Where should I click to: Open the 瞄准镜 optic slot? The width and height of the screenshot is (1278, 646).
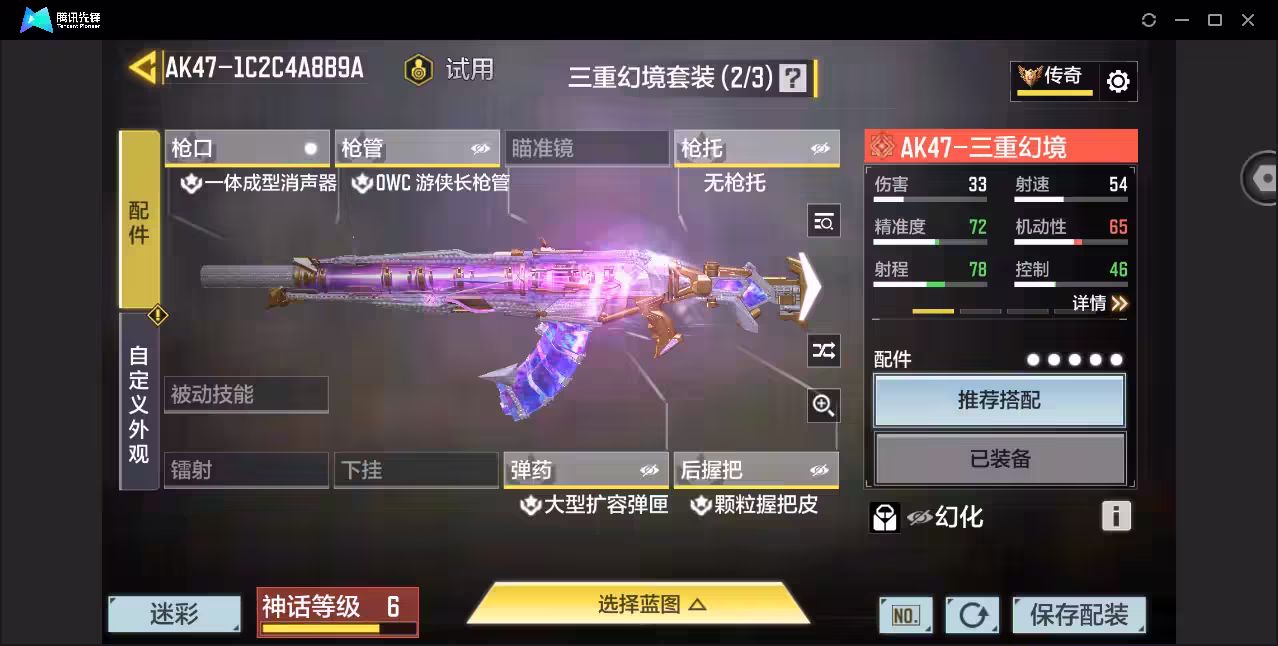(x=586, y=149)
